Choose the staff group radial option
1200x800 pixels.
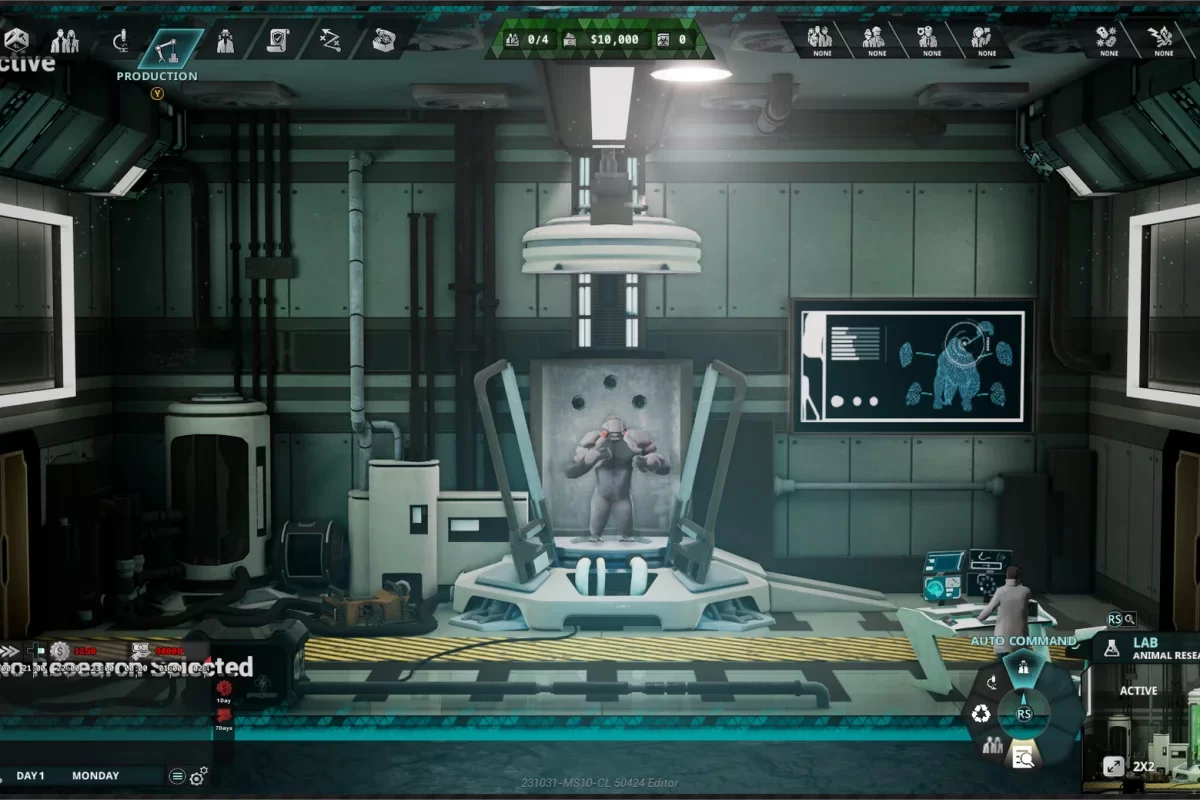point(992,744)
